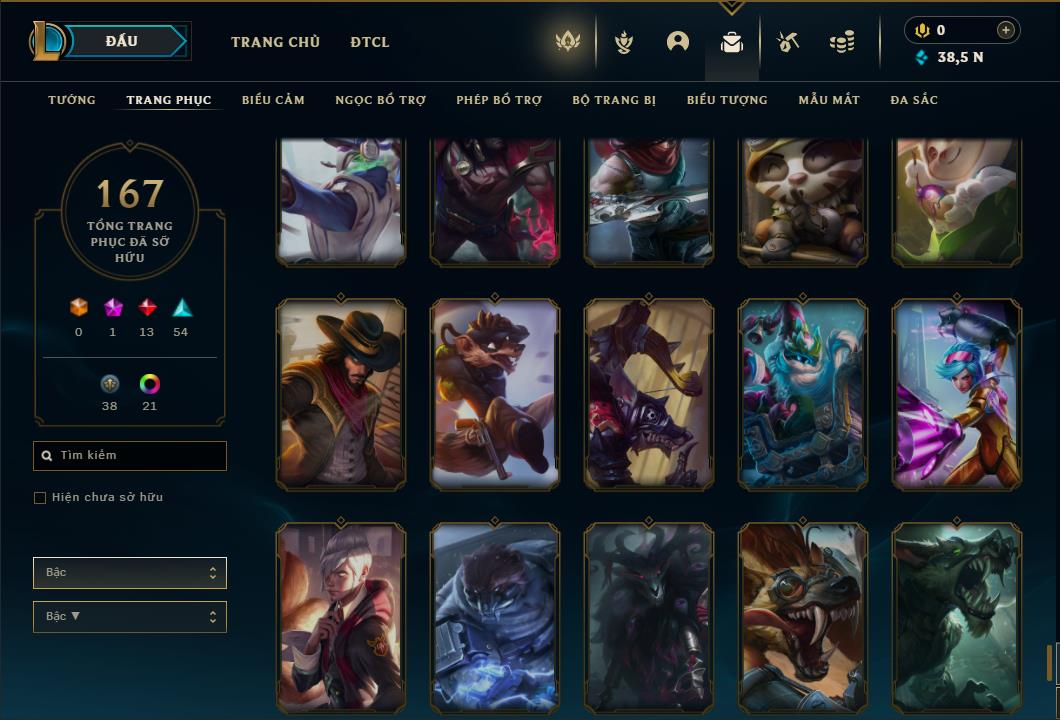The height and width of the screenshot is (720, 1060).
Task: Open the upper Bậc dropdown
Action: [x=130, y=573]
